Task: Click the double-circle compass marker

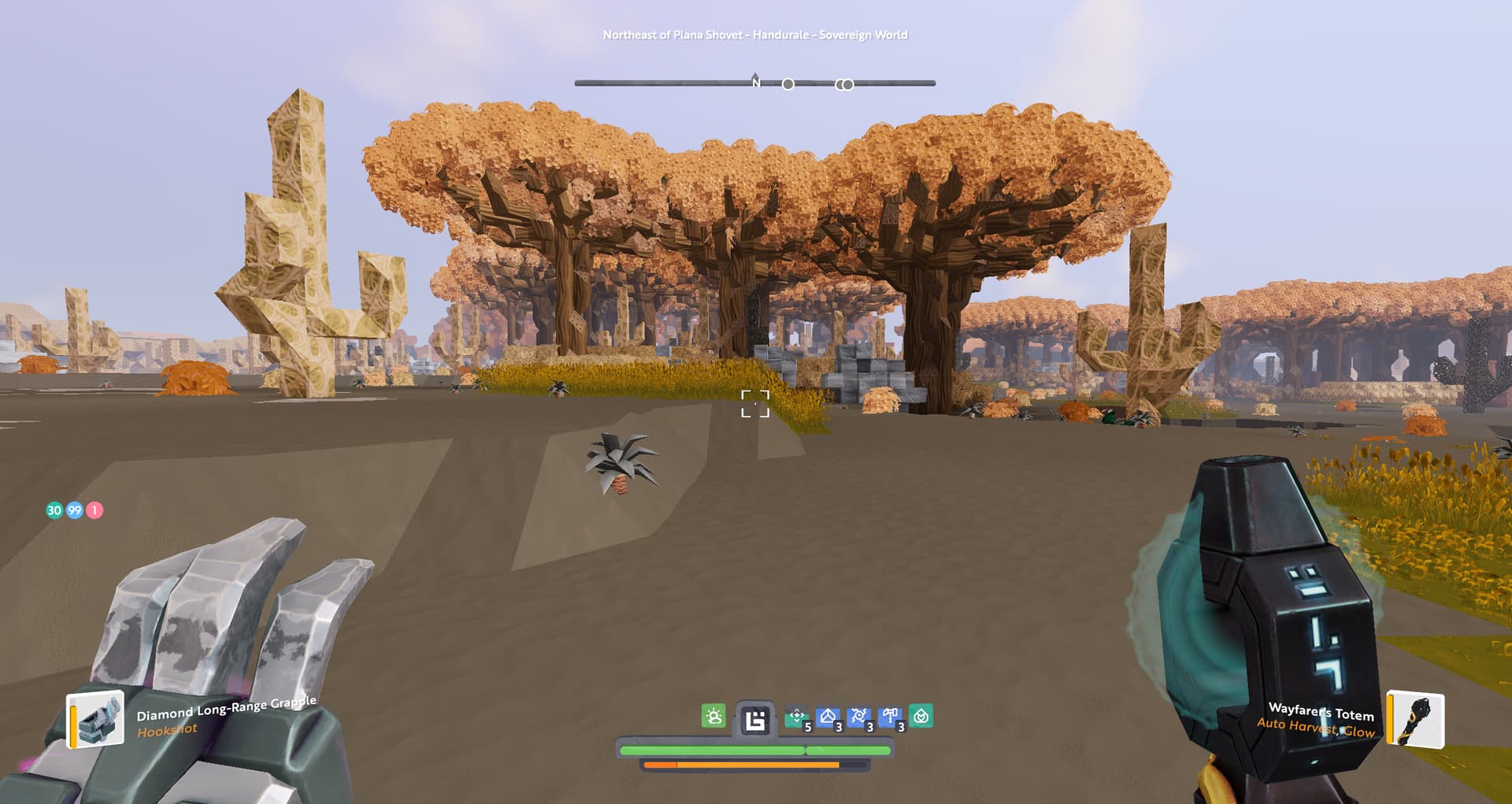Action: click(x=844, y=84)
